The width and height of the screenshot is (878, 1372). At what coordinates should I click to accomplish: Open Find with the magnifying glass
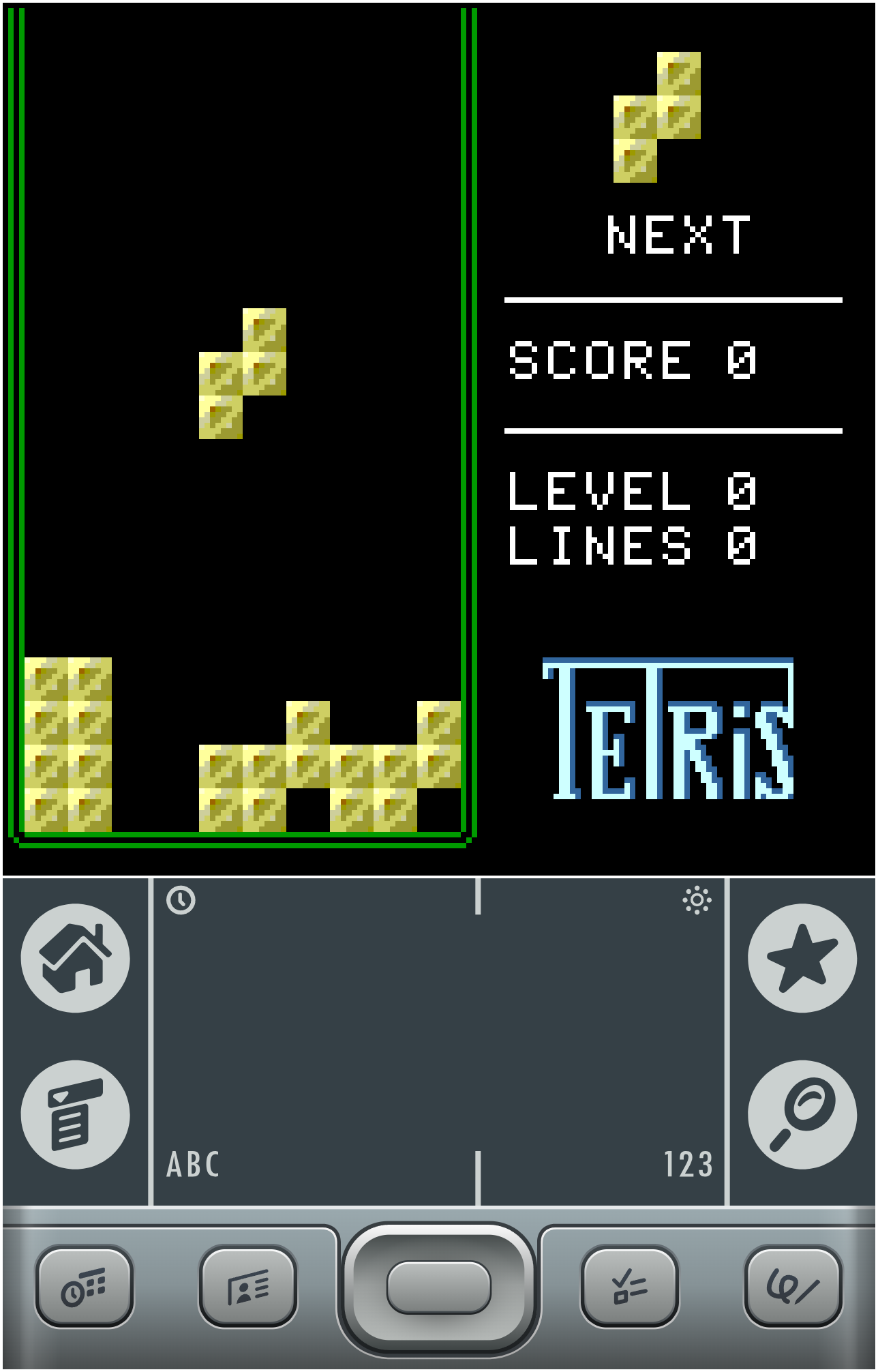(802, 1114)
